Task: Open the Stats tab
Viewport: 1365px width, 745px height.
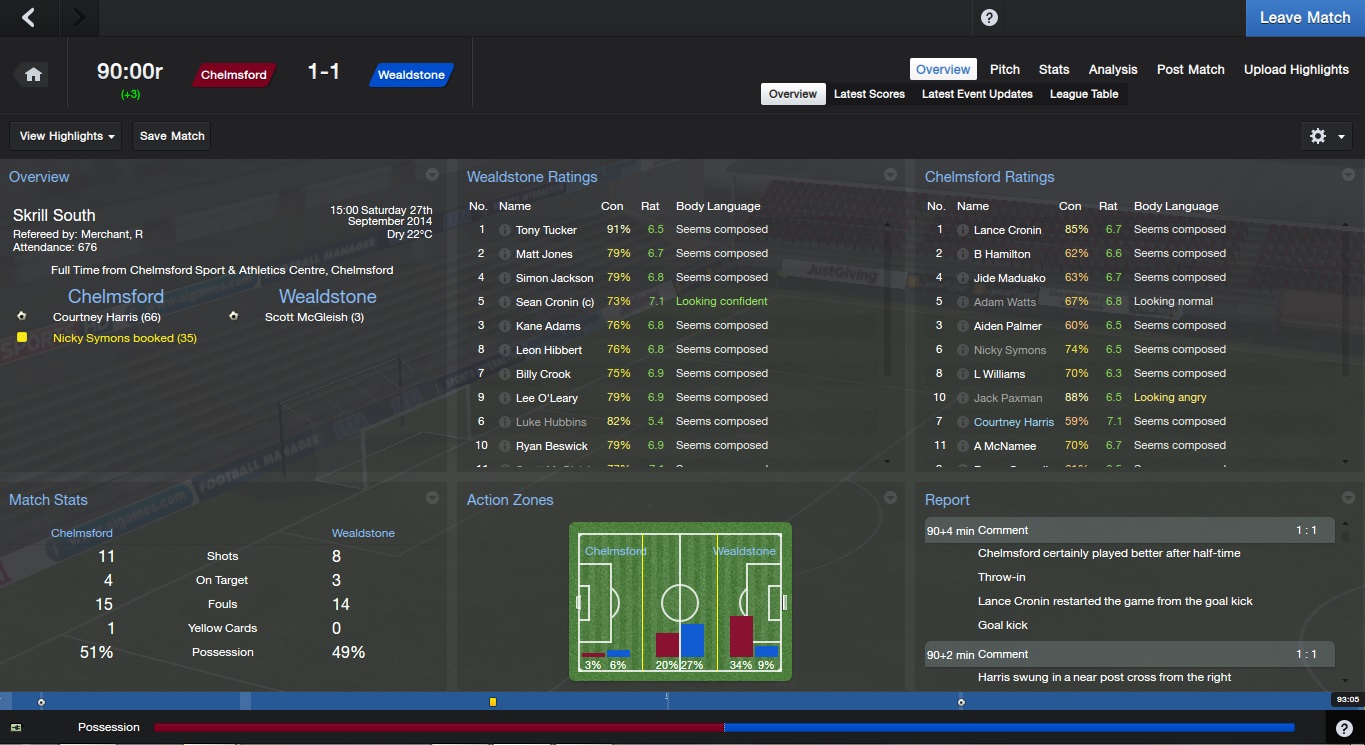Action: coord(1053,69)
